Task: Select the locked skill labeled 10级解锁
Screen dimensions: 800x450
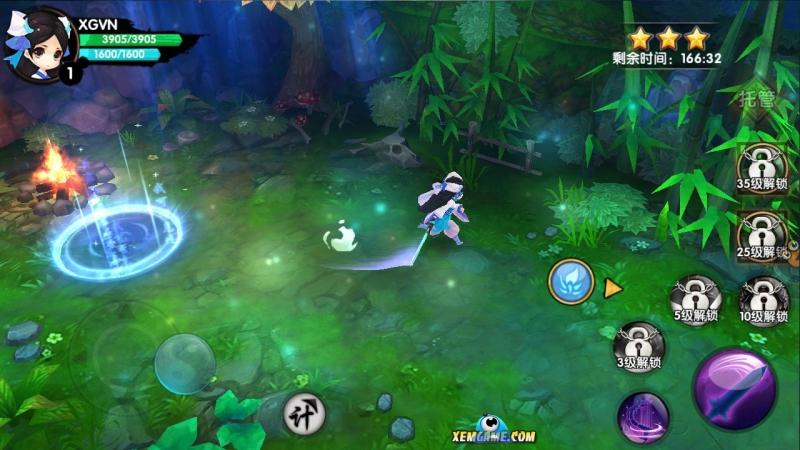Action: (764, 301)
